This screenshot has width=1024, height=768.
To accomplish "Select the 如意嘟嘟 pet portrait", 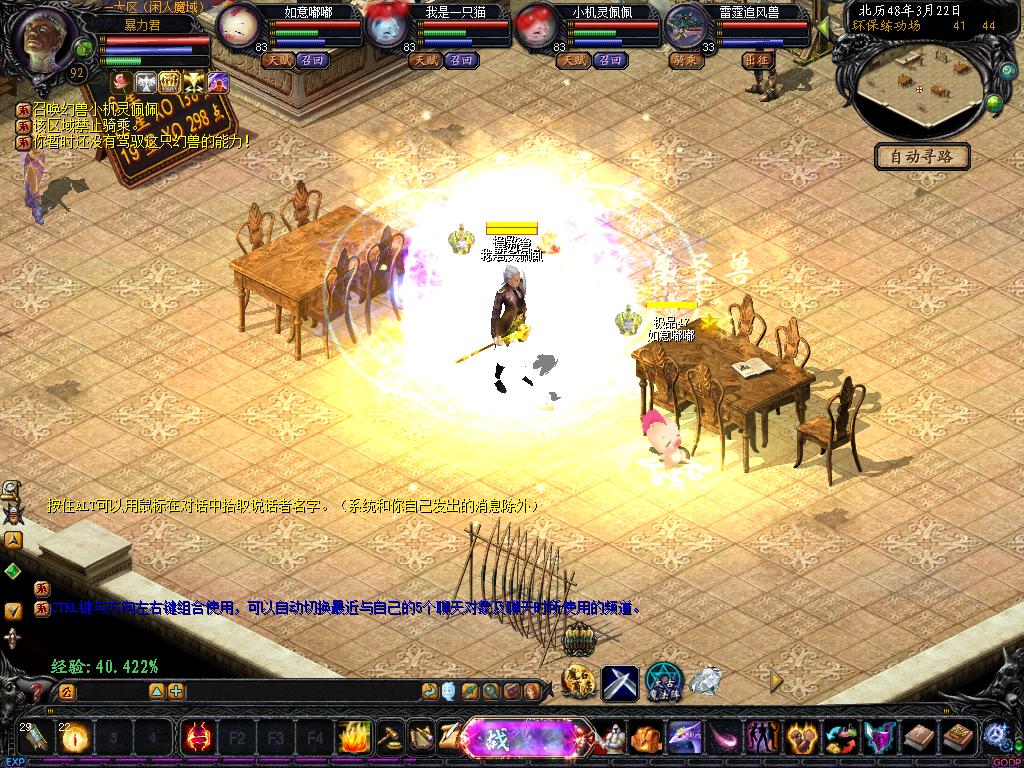I will pyautogui.click(x=239, y=26).
